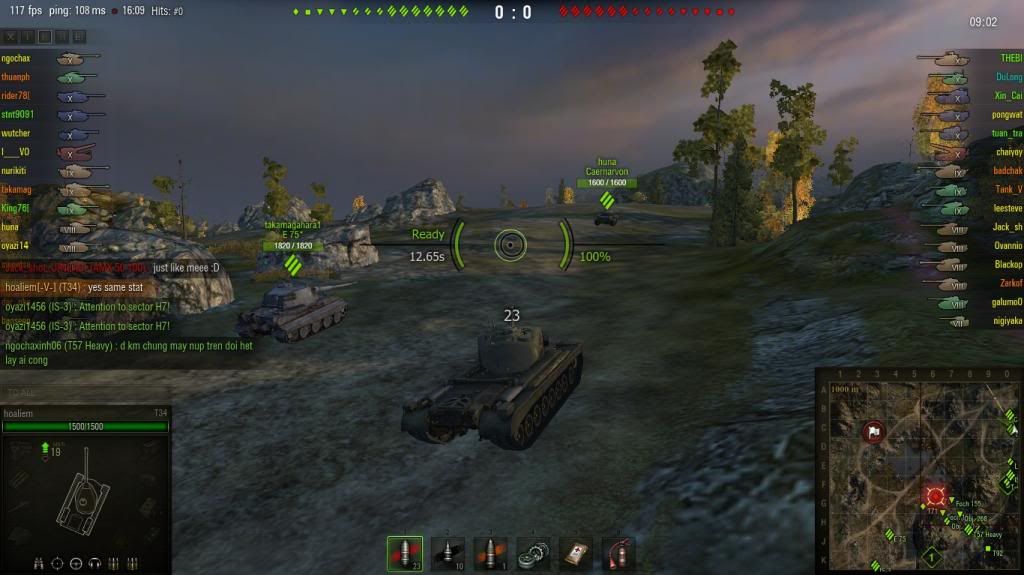Click the red enemy base marker on minimap
This screenshot has height=575, width=1024.
click(936, 496)
